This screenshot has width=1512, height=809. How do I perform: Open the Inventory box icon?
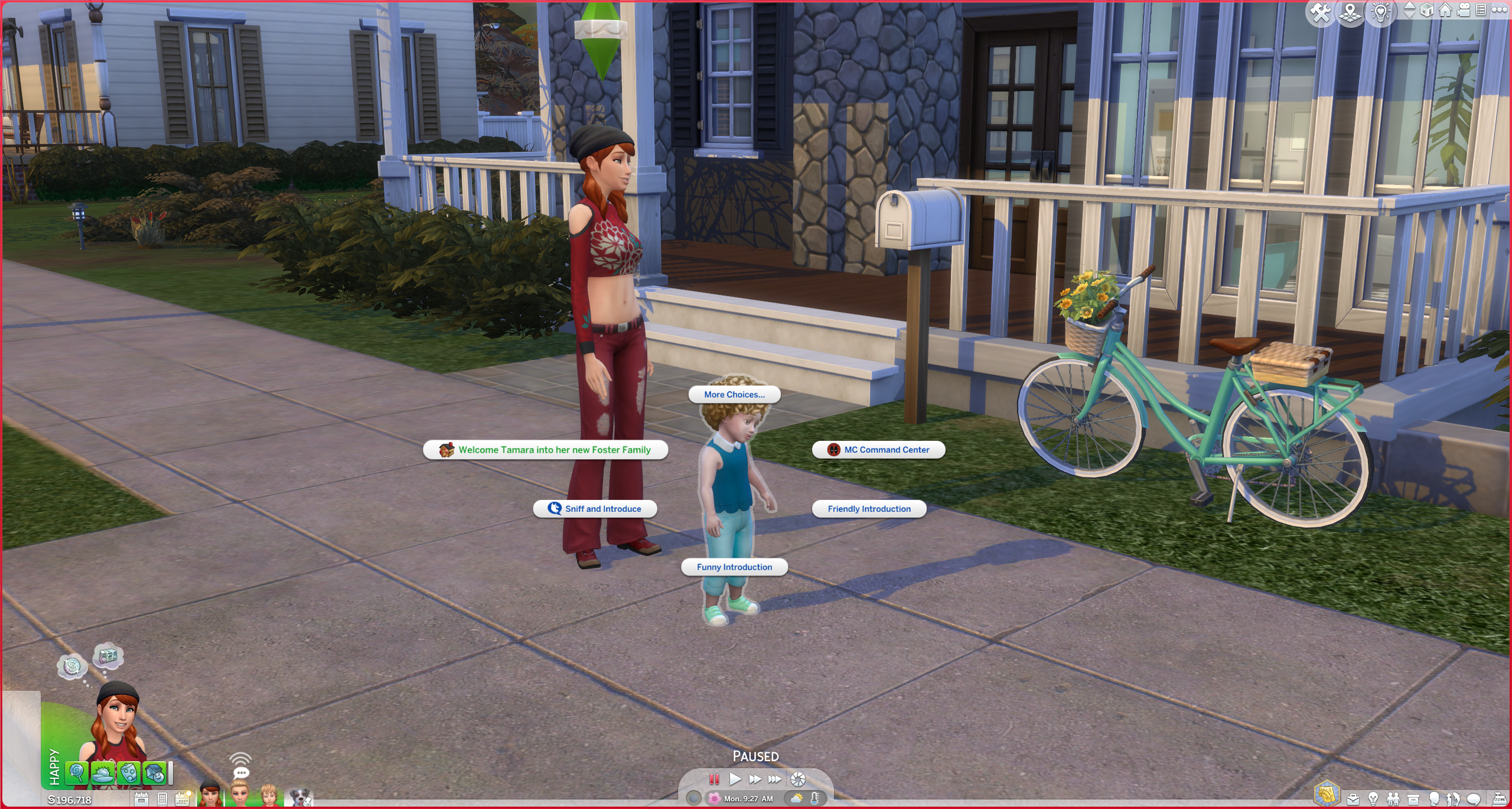(1413, 801)
